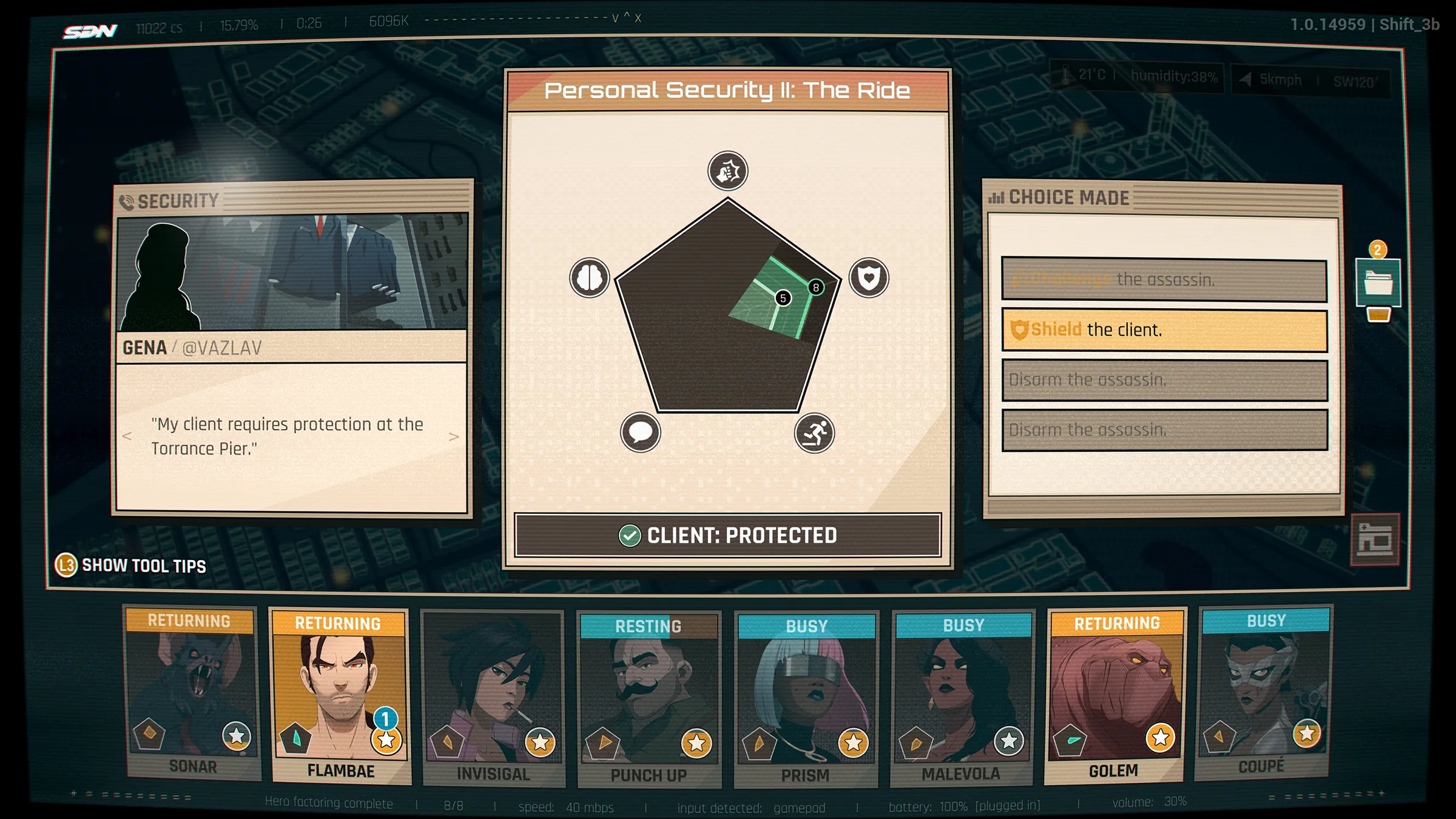Image resolution: width=1456 pixels, height=819 pixels.
Task: Click the Client: Protected result banner
Action: click(728, 536)
